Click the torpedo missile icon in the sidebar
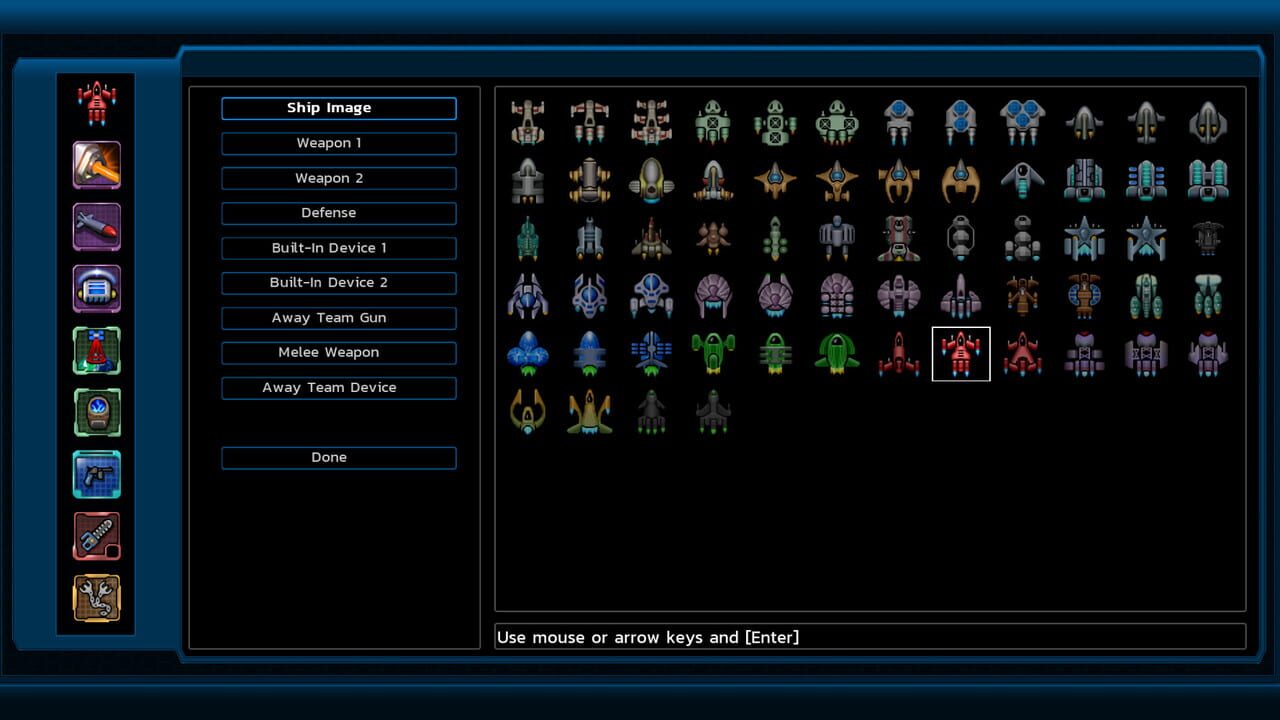 click(96, 227)
